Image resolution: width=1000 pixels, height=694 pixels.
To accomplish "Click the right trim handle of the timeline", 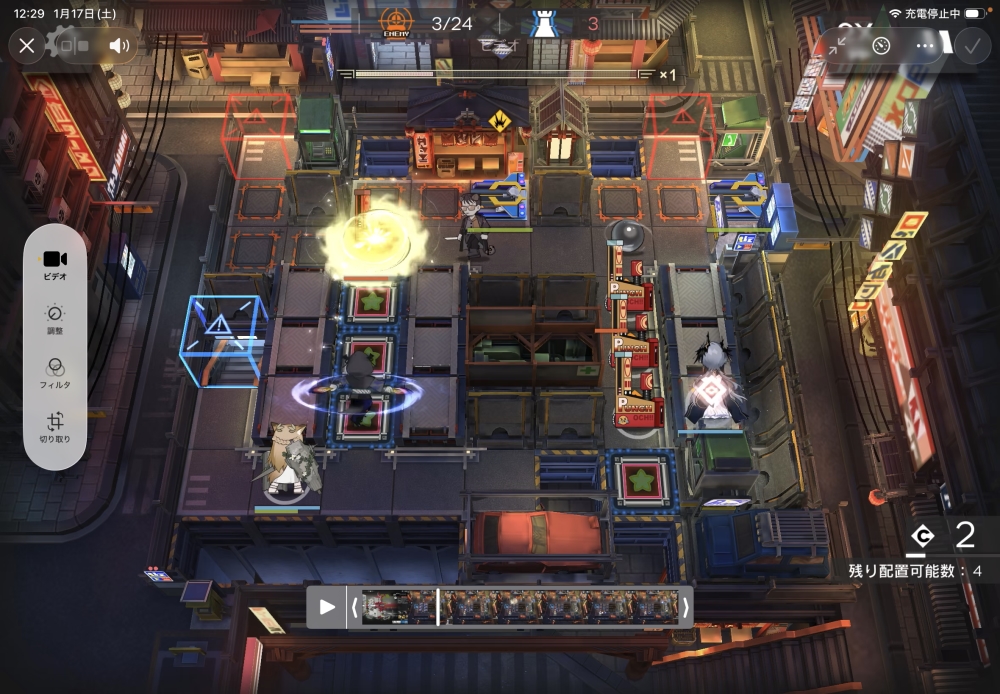I will (686, 607).
